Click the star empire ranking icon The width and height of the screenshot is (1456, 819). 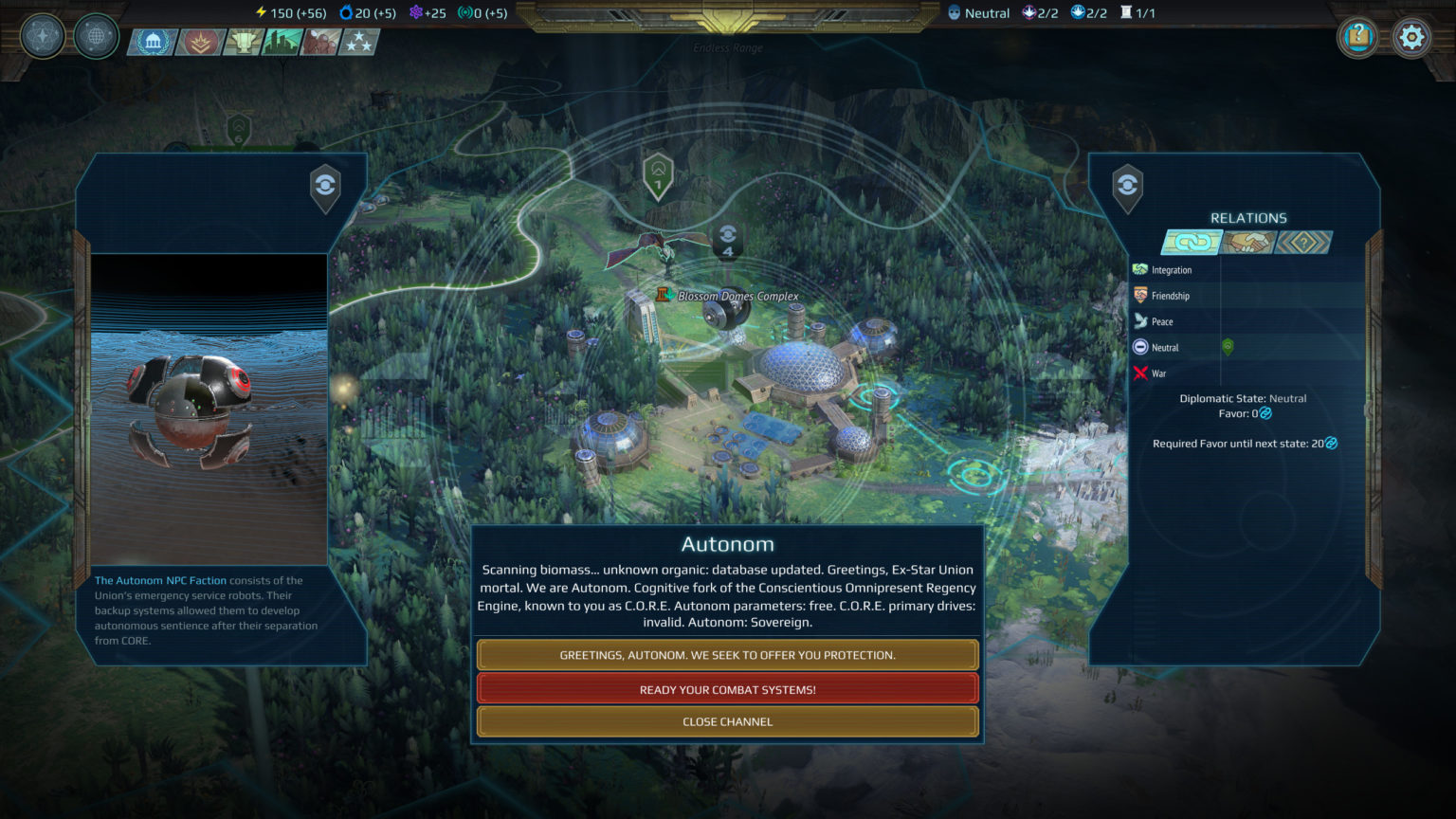point(358,42)
